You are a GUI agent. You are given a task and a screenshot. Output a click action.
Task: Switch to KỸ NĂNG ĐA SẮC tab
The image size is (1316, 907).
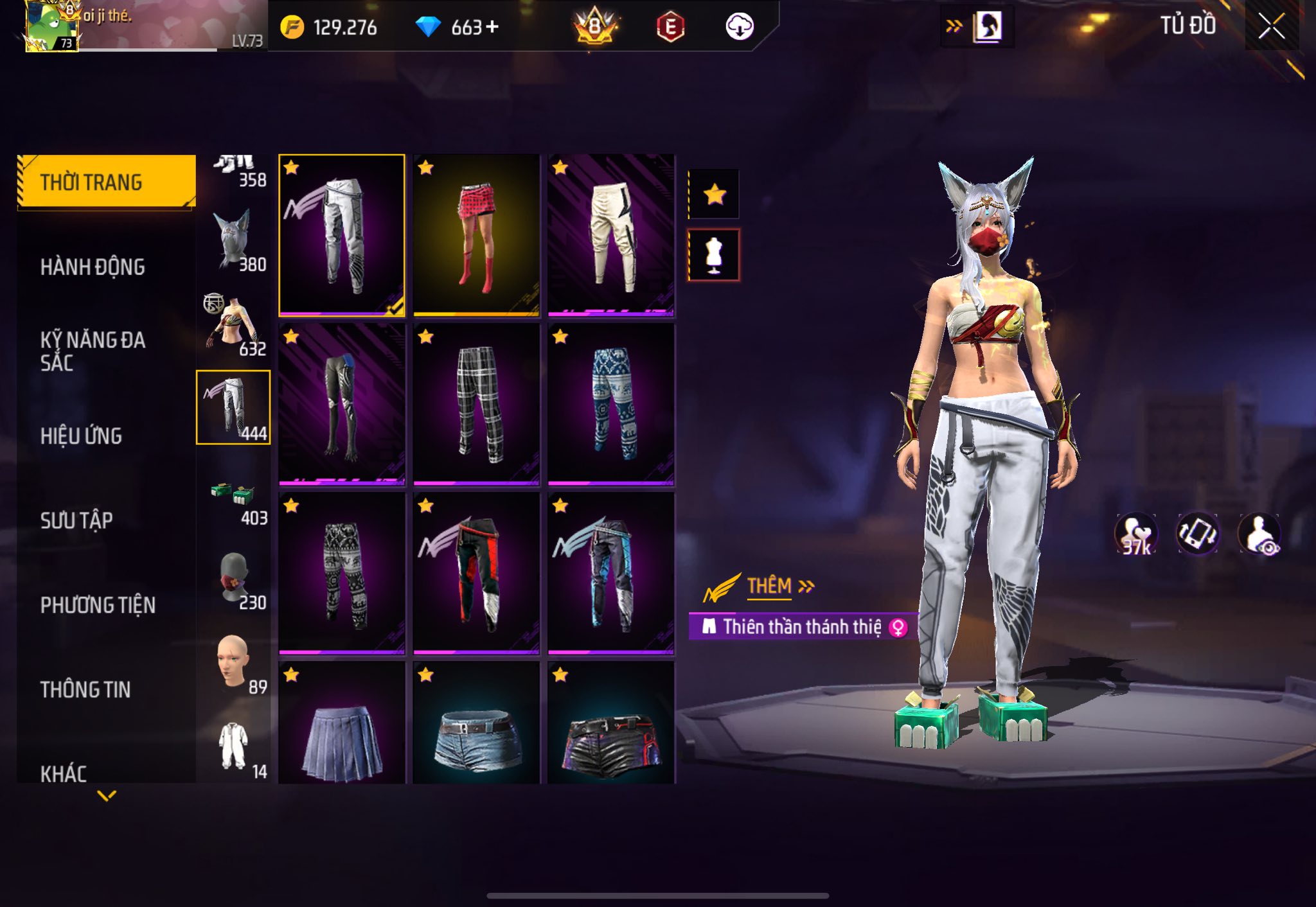(x=93, y=351)
